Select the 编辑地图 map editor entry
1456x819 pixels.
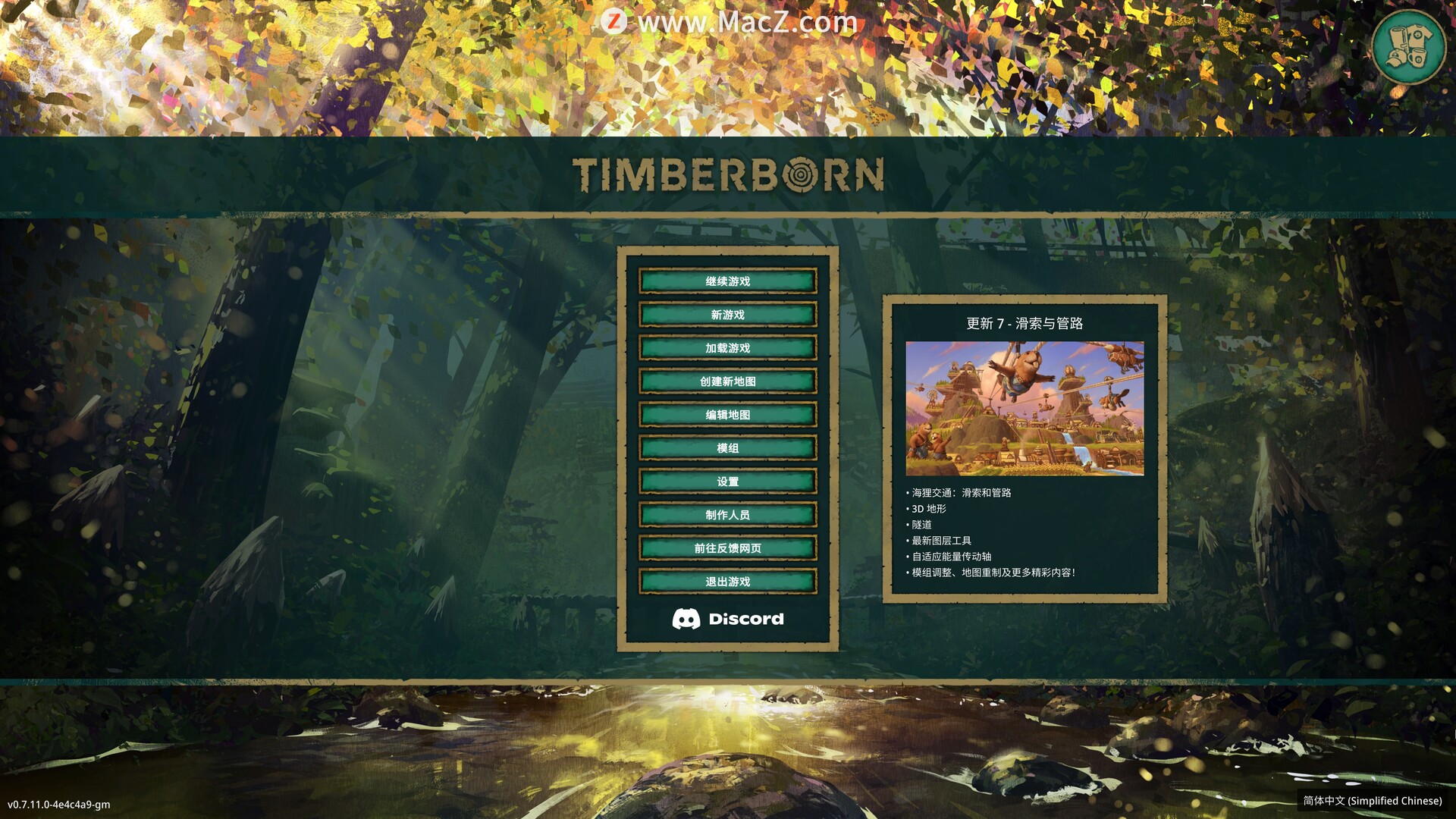(x=727, y=415)
